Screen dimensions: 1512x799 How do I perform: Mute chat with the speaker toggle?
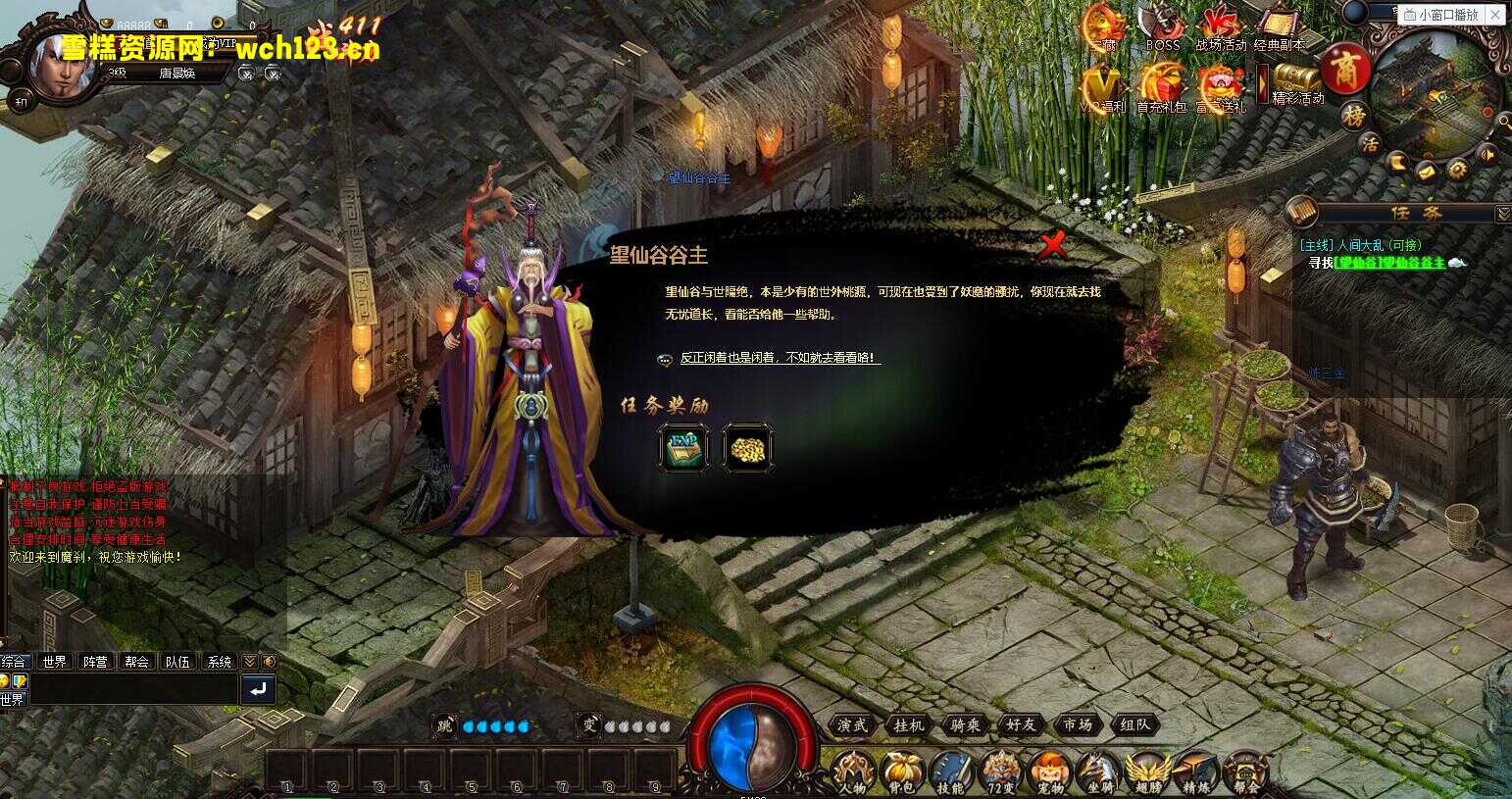tap(269, 662)
